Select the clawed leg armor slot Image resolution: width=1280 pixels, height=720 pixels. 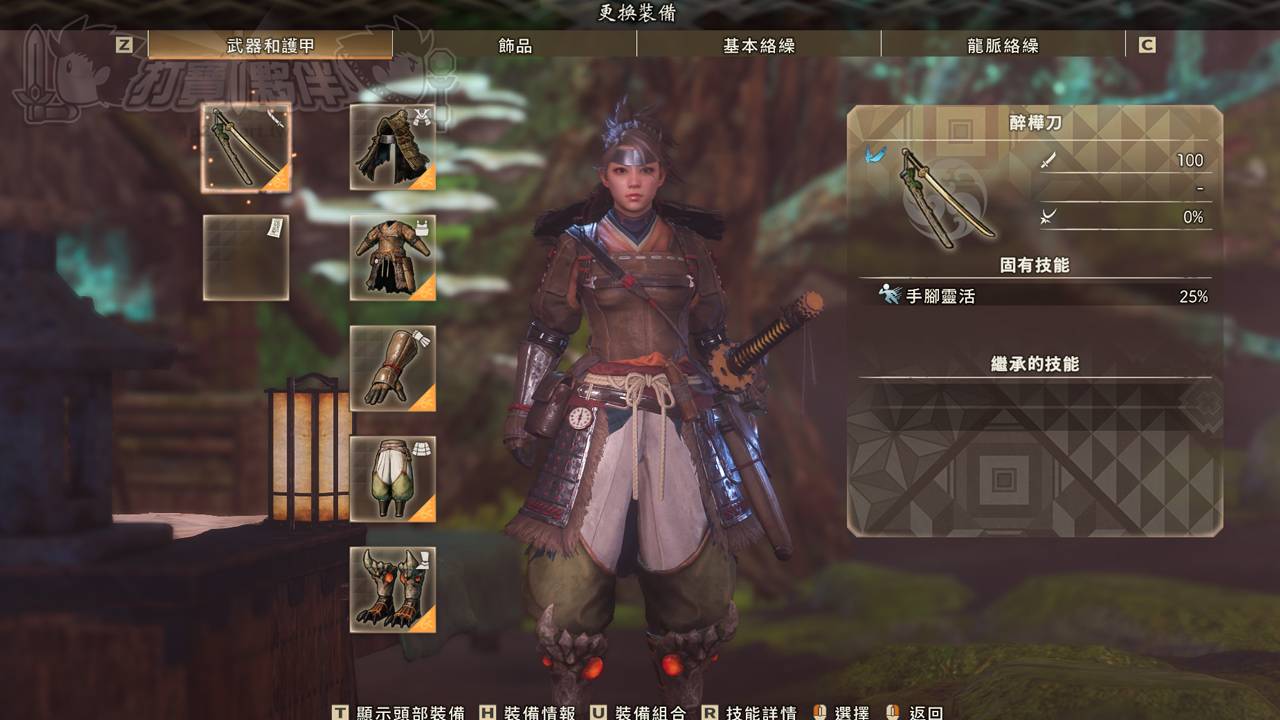pos(393,590)
